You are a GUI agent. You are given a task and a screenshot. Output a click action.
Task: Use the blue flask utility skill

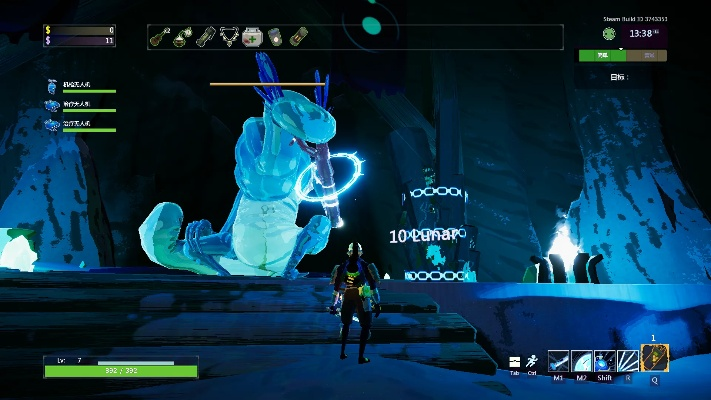[x=604, y=360]
